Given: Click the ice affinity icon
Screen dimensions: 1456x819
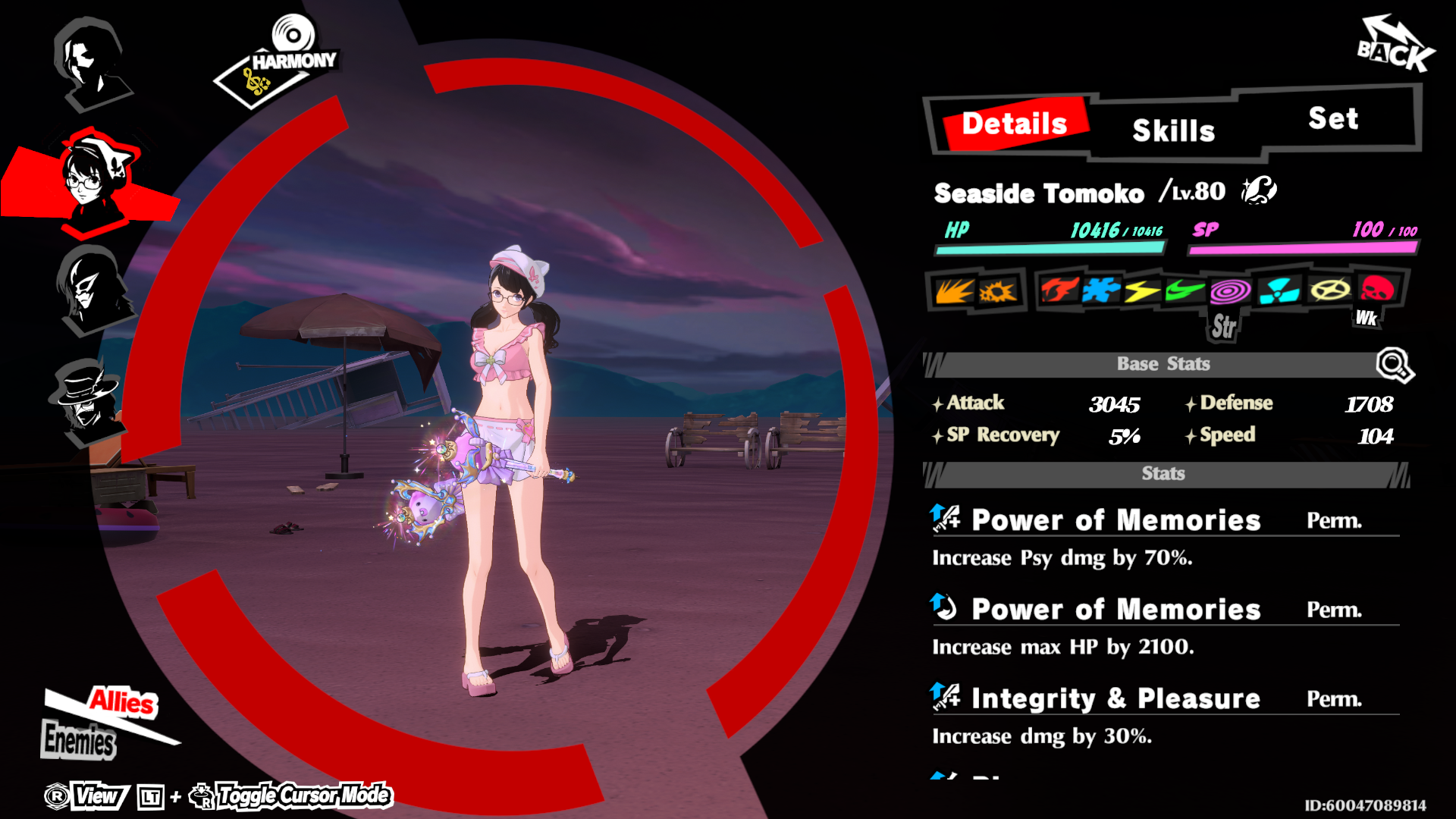Looking at the screenshot, I should click(1101, 290).
